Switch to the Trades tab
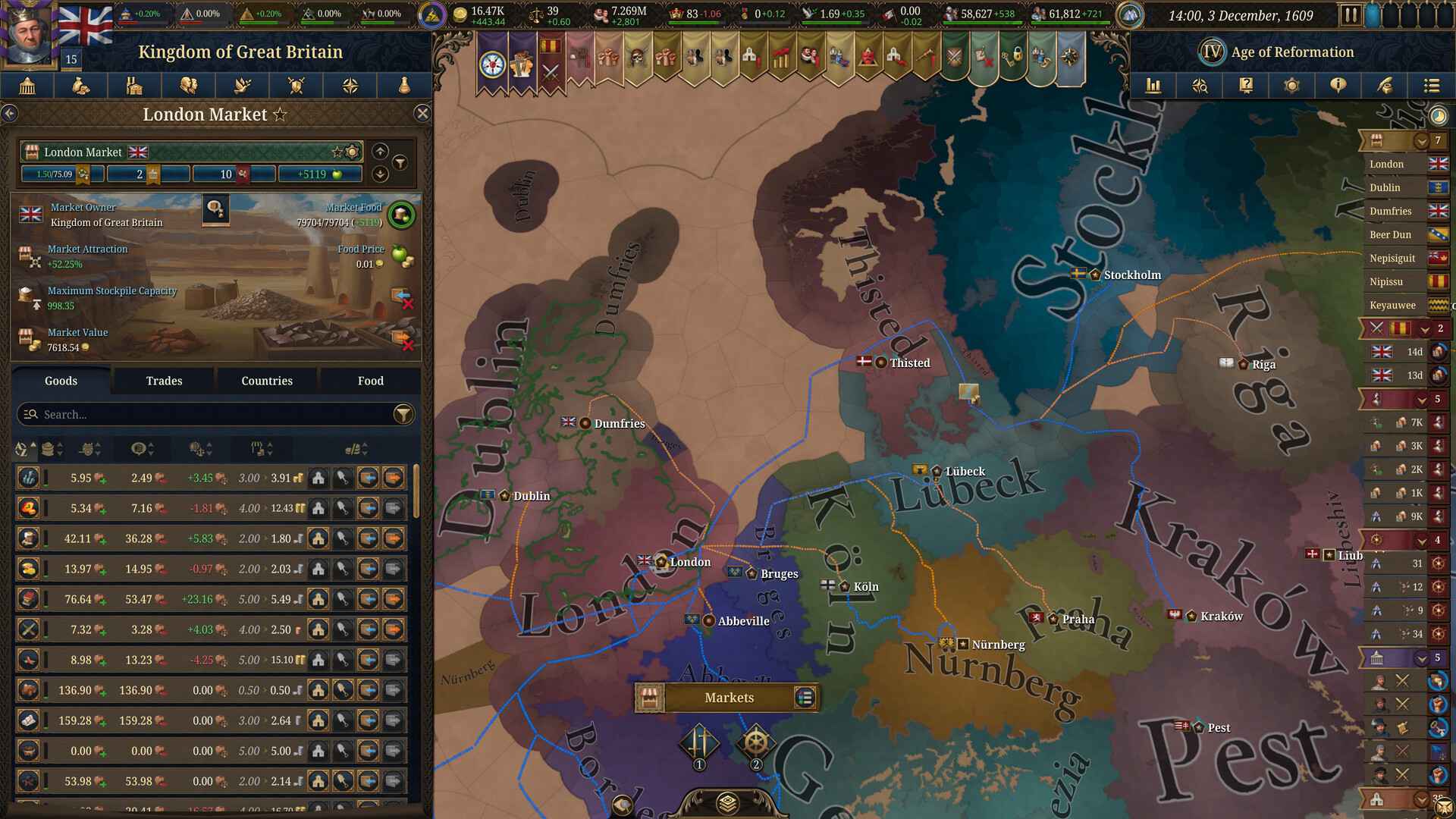This screenshot has width=1456, height=819. tap(163, 381)
